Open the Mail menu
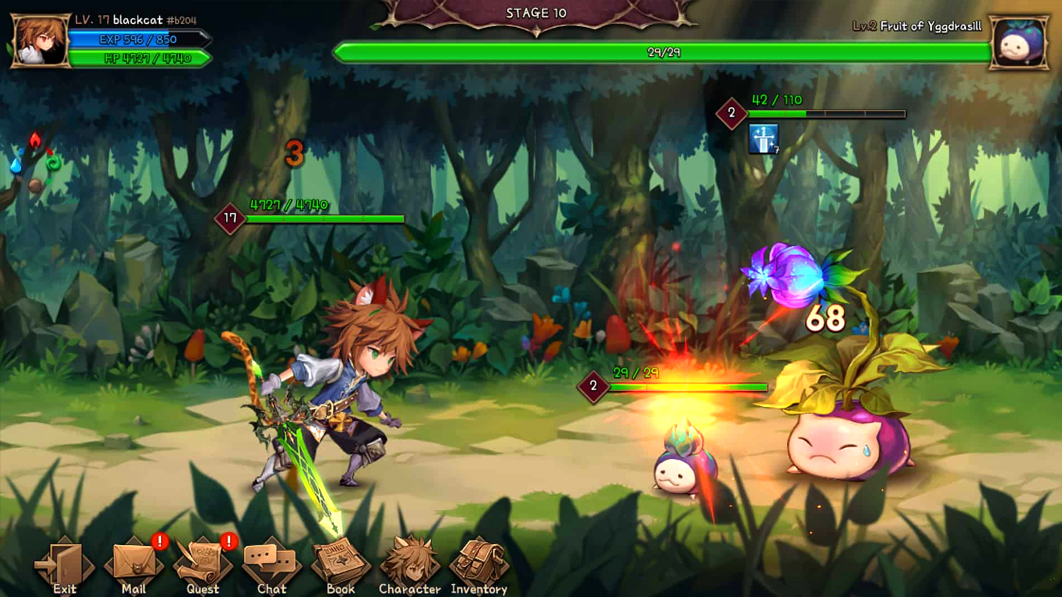 pyautogui.click(x=133, y=564)
